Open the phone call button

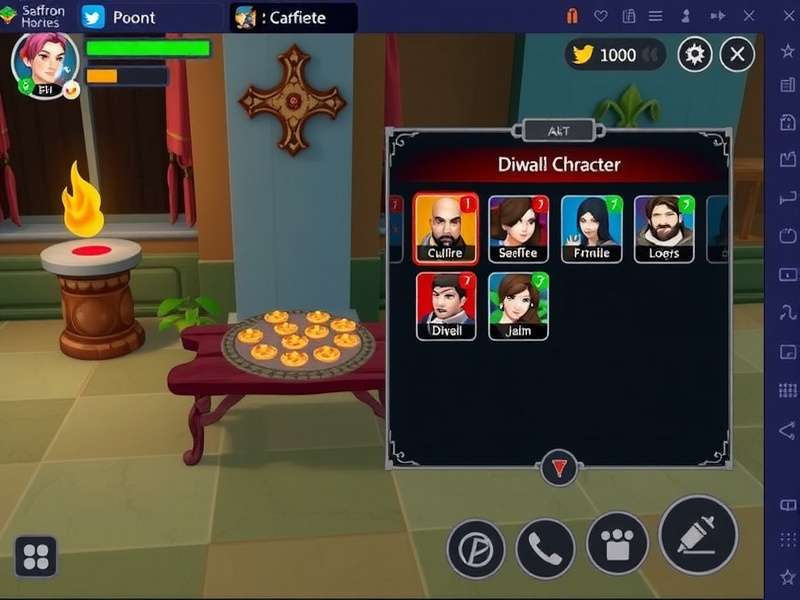[x=545, y=548]
